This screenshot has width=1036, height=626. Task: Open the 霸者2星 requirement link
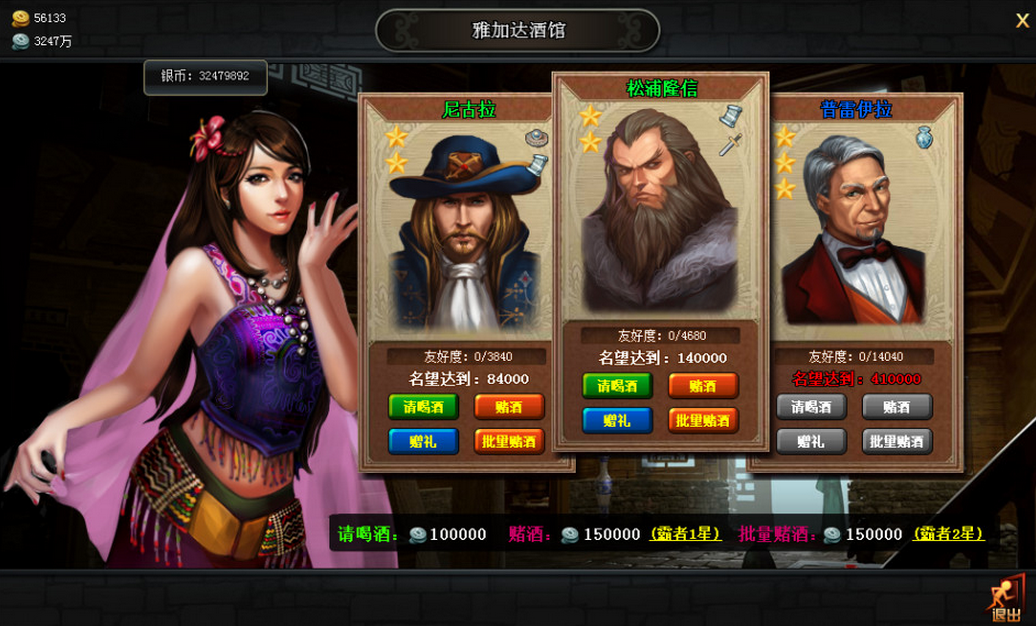click(949, 534)
